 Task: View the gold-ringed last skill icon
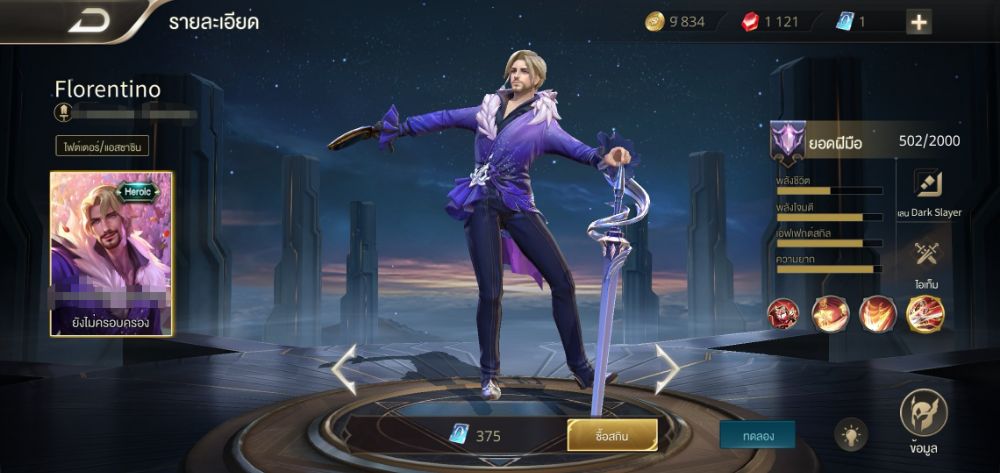pyautogui.click(x=925, y=314)
